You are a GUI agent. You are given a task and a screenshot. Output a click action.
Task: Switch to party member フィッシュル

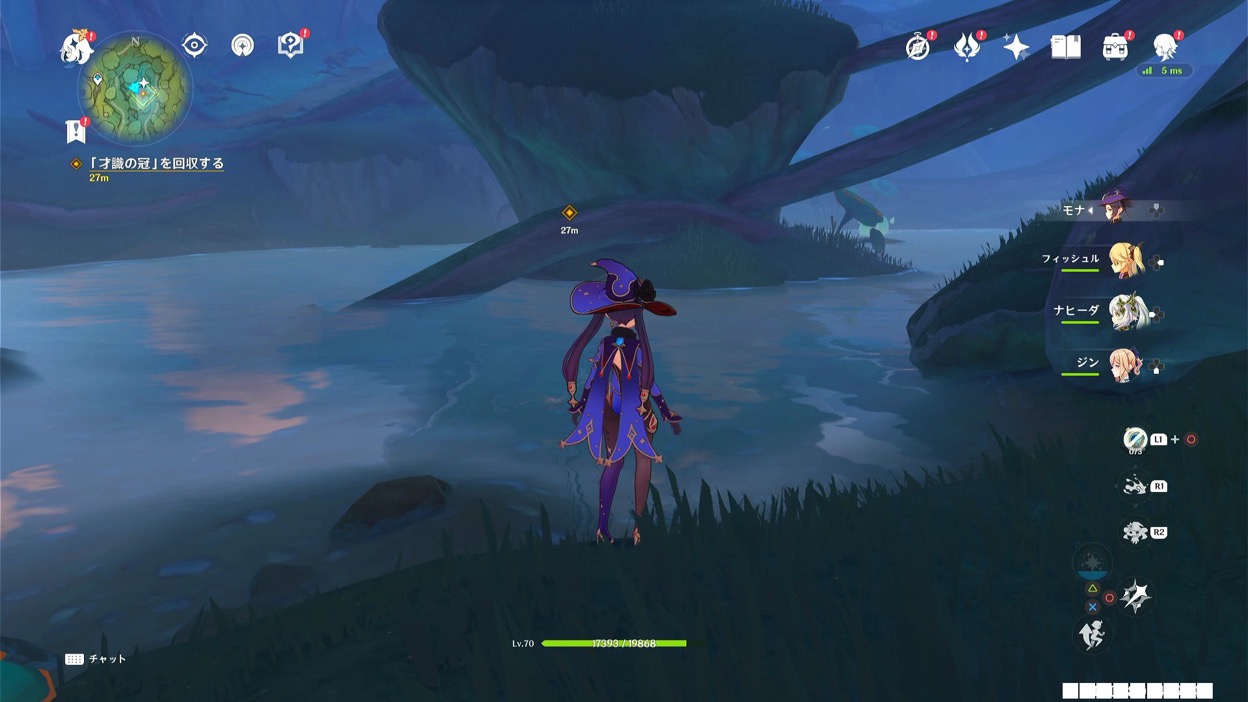click(x=1125, y=261)
